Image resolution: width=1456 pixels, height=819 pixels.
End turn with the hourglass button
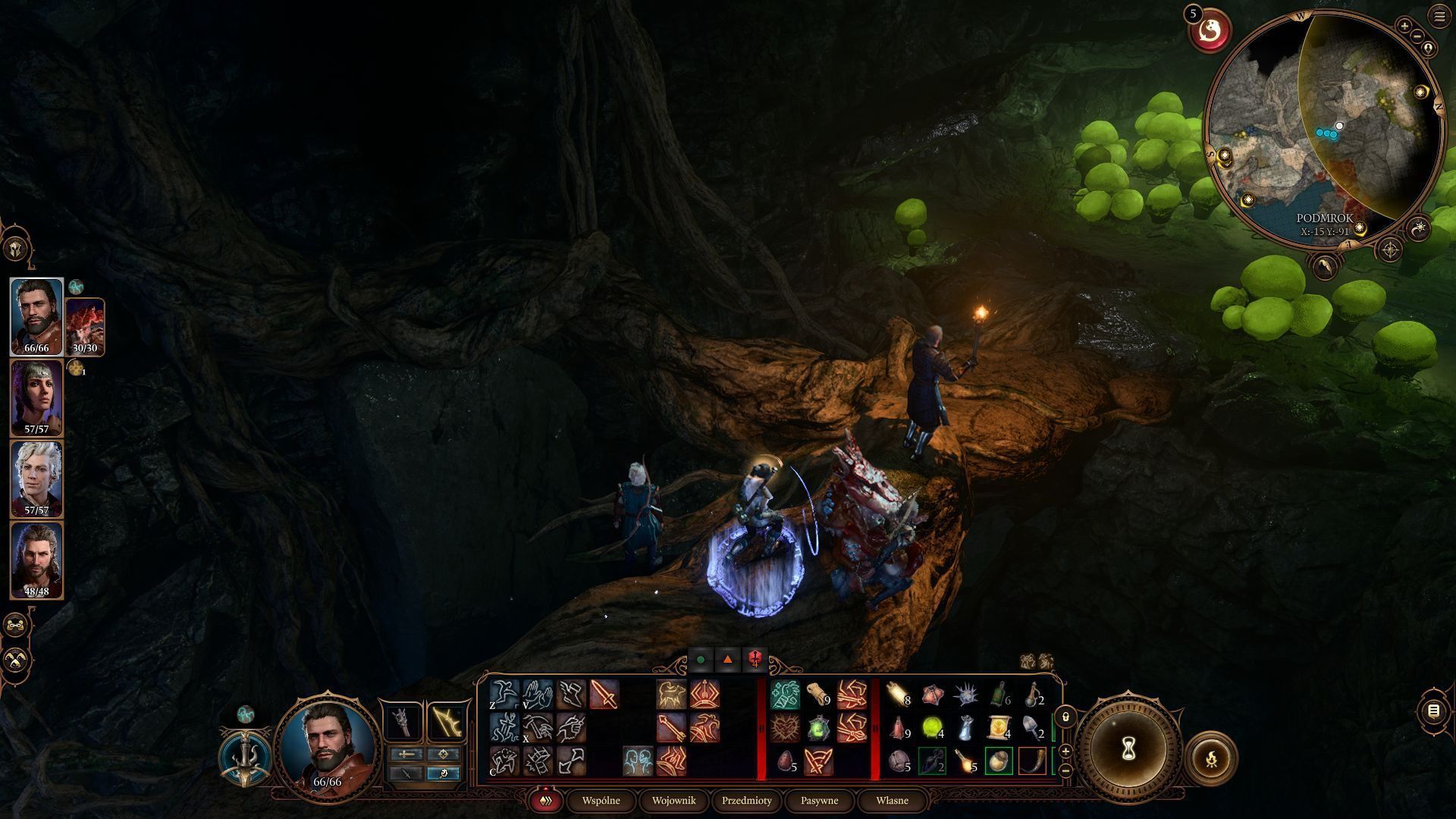(1128, 748)
